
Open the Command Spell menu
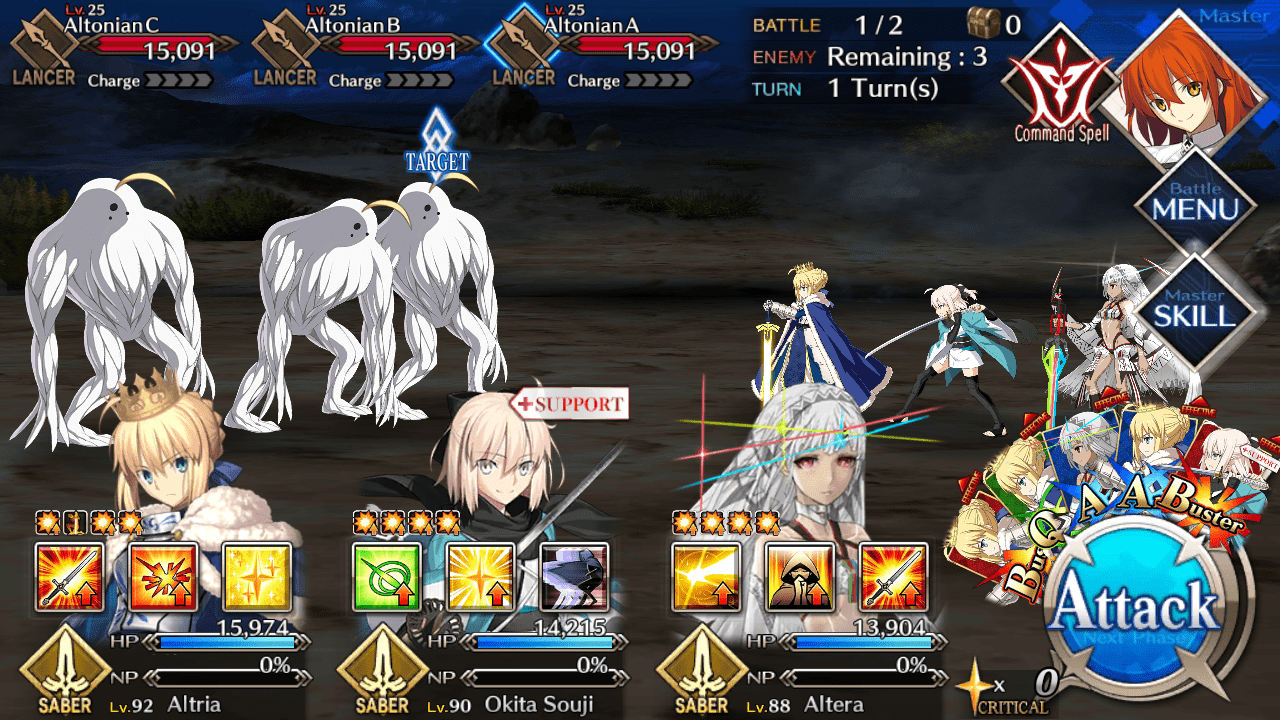pos(1060,82)
